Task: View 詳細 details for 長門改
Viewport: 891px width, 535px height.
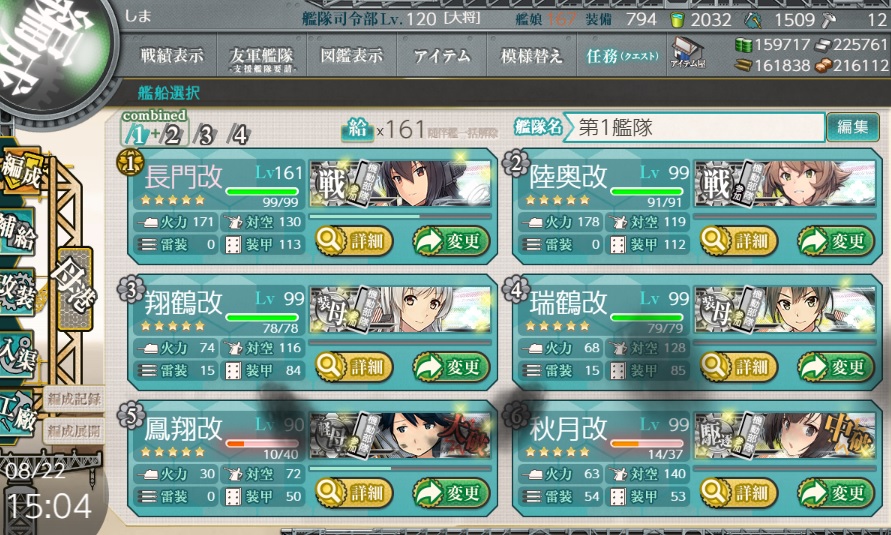Action: 351,240
